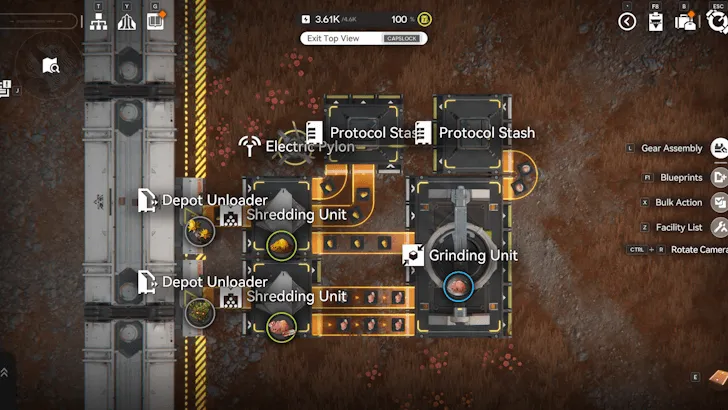Collapse the top-right menu with back arrow

point(627,21)
